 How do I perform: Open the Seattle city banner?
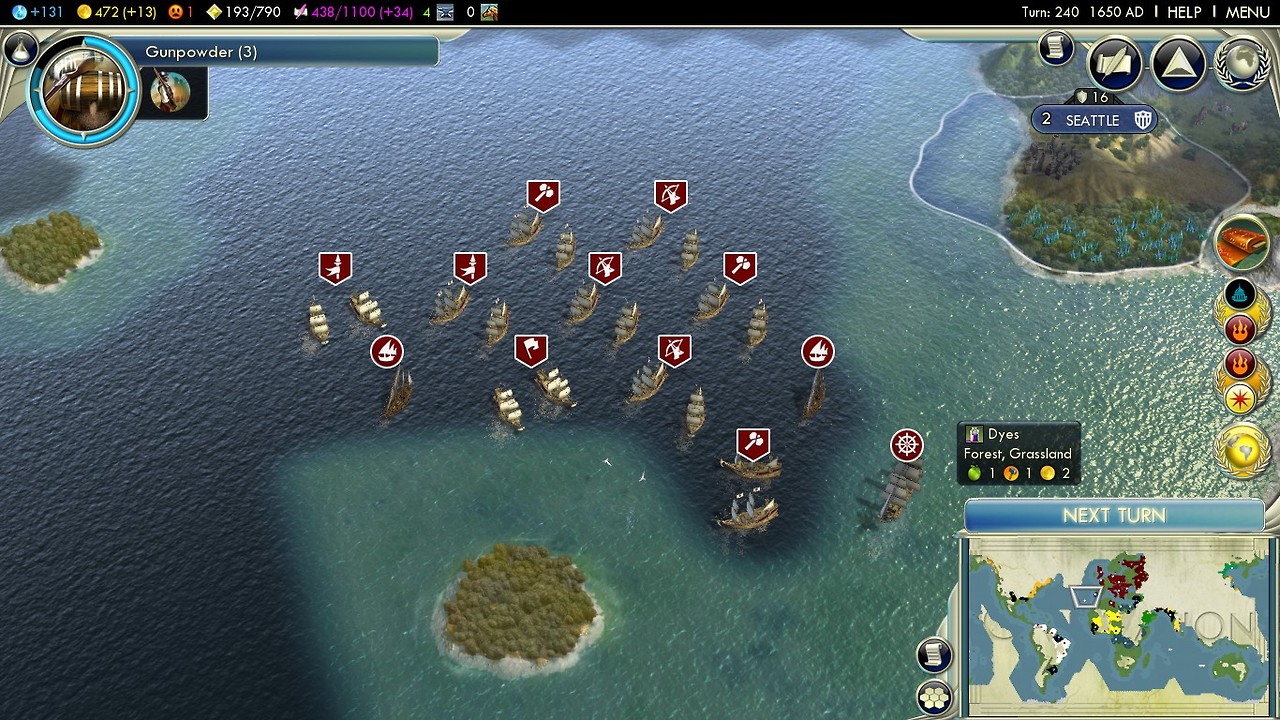pyautogui.click(x=1093, y=120)
